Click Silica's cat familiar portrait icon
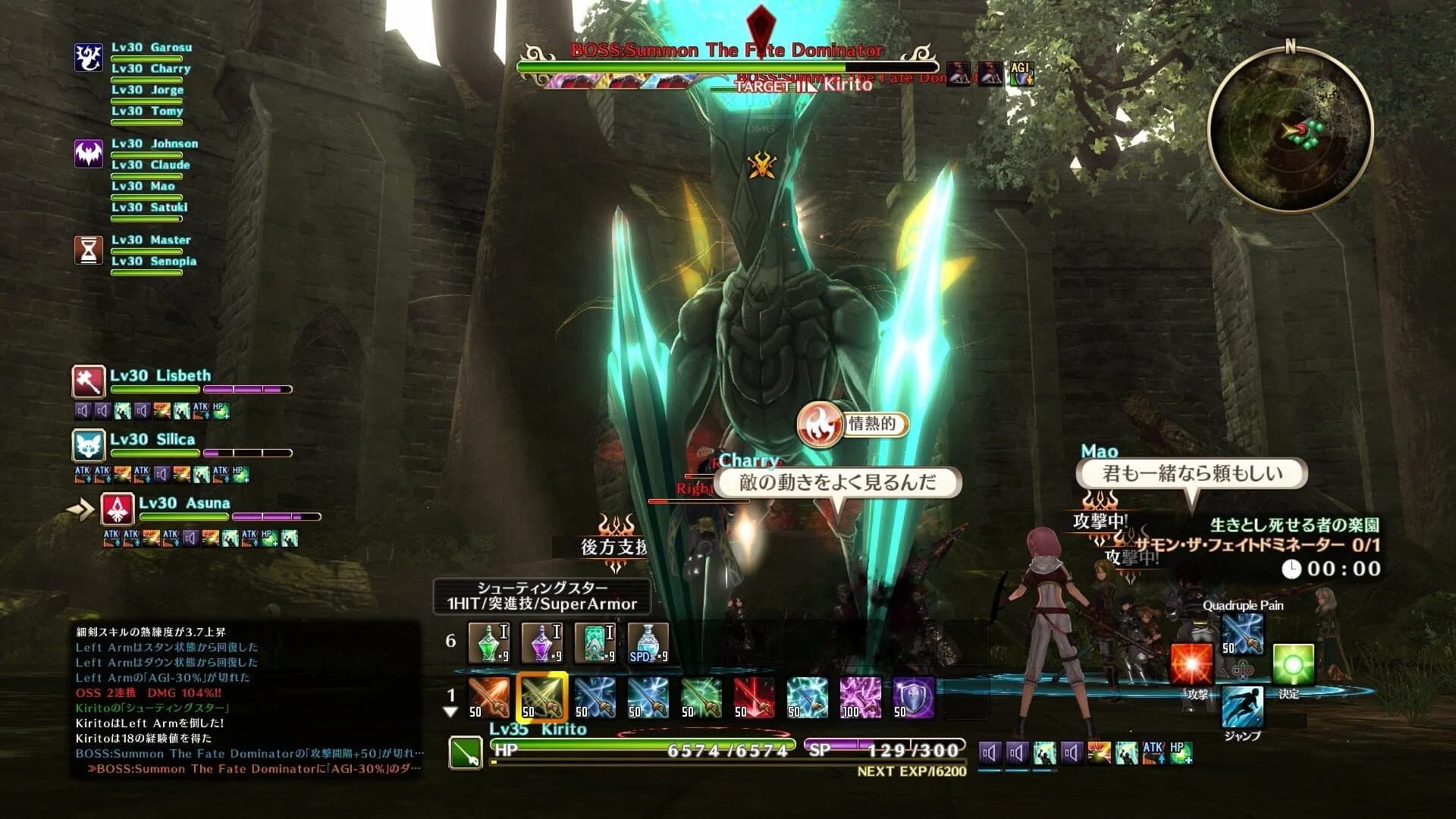1456x819 pixels. 89,446
